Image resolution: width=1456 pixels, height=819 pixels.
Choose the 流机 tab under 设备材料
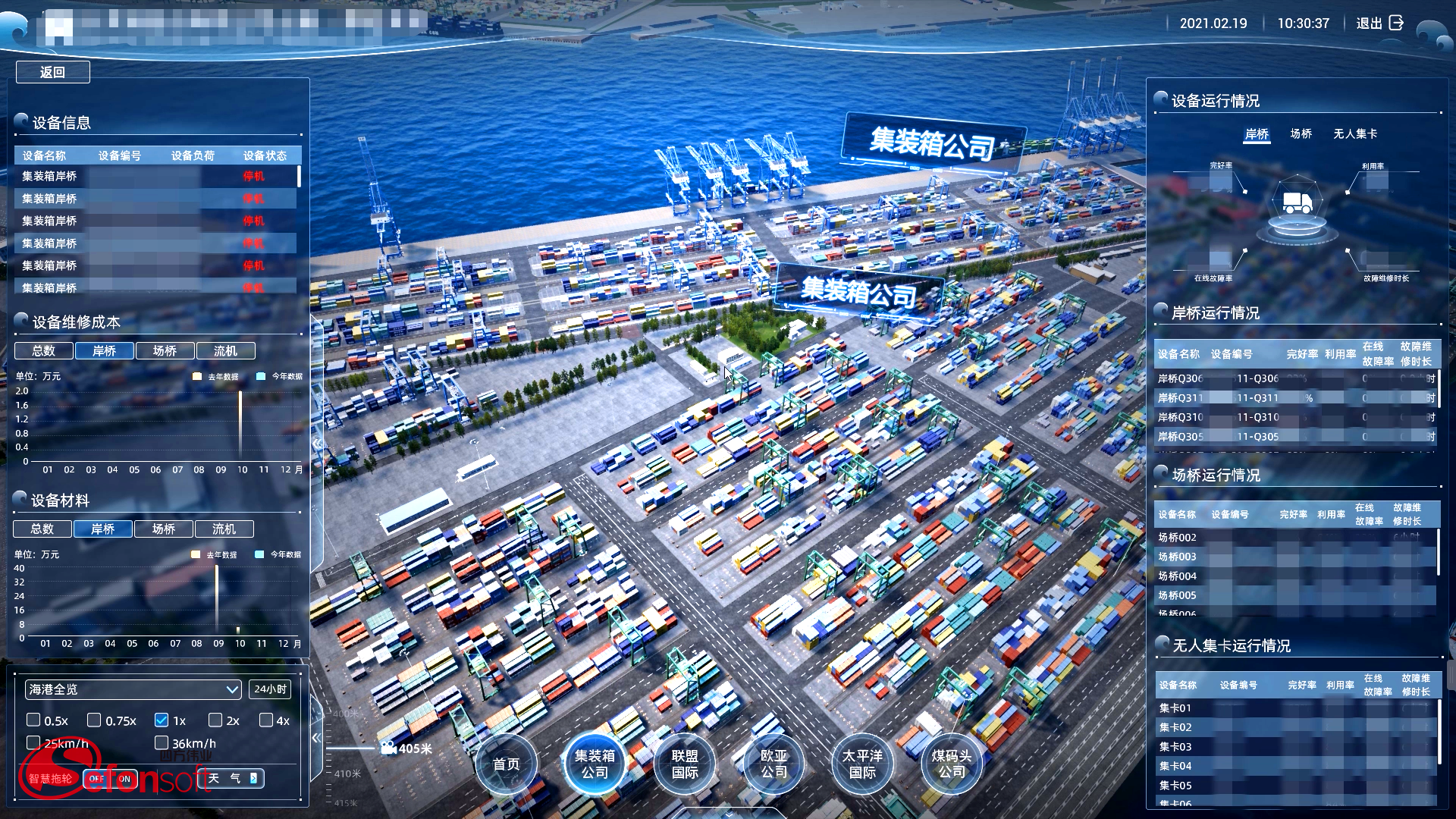pos(224,529)
